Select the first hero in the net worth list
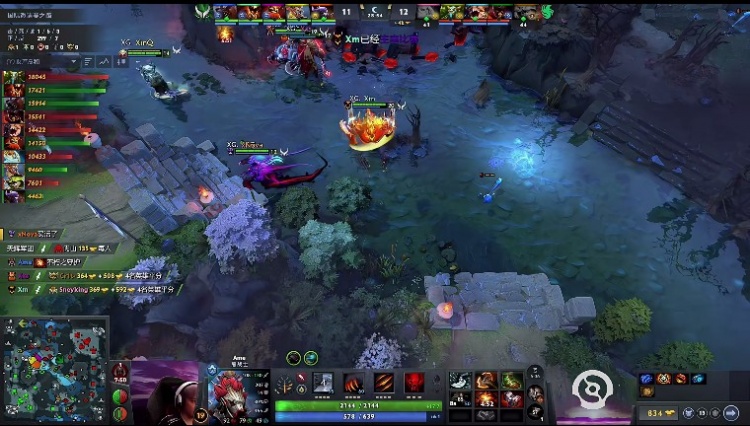 [14, 77]
